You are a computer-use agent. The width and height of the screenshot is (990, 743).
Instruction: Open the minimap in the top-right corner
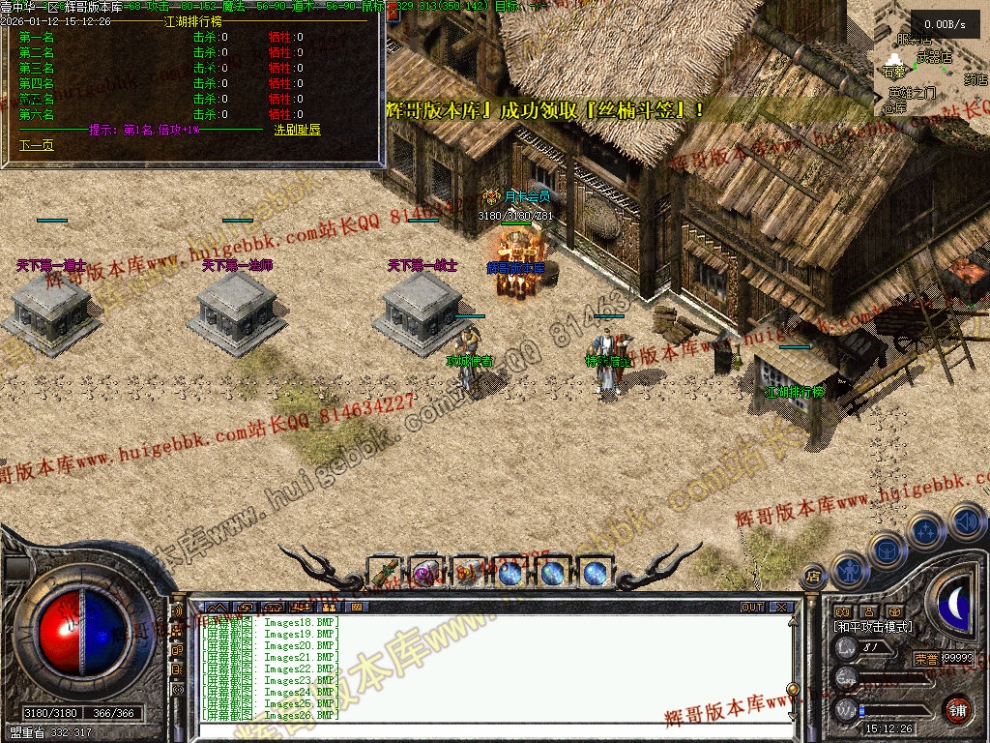coord(931,58)
